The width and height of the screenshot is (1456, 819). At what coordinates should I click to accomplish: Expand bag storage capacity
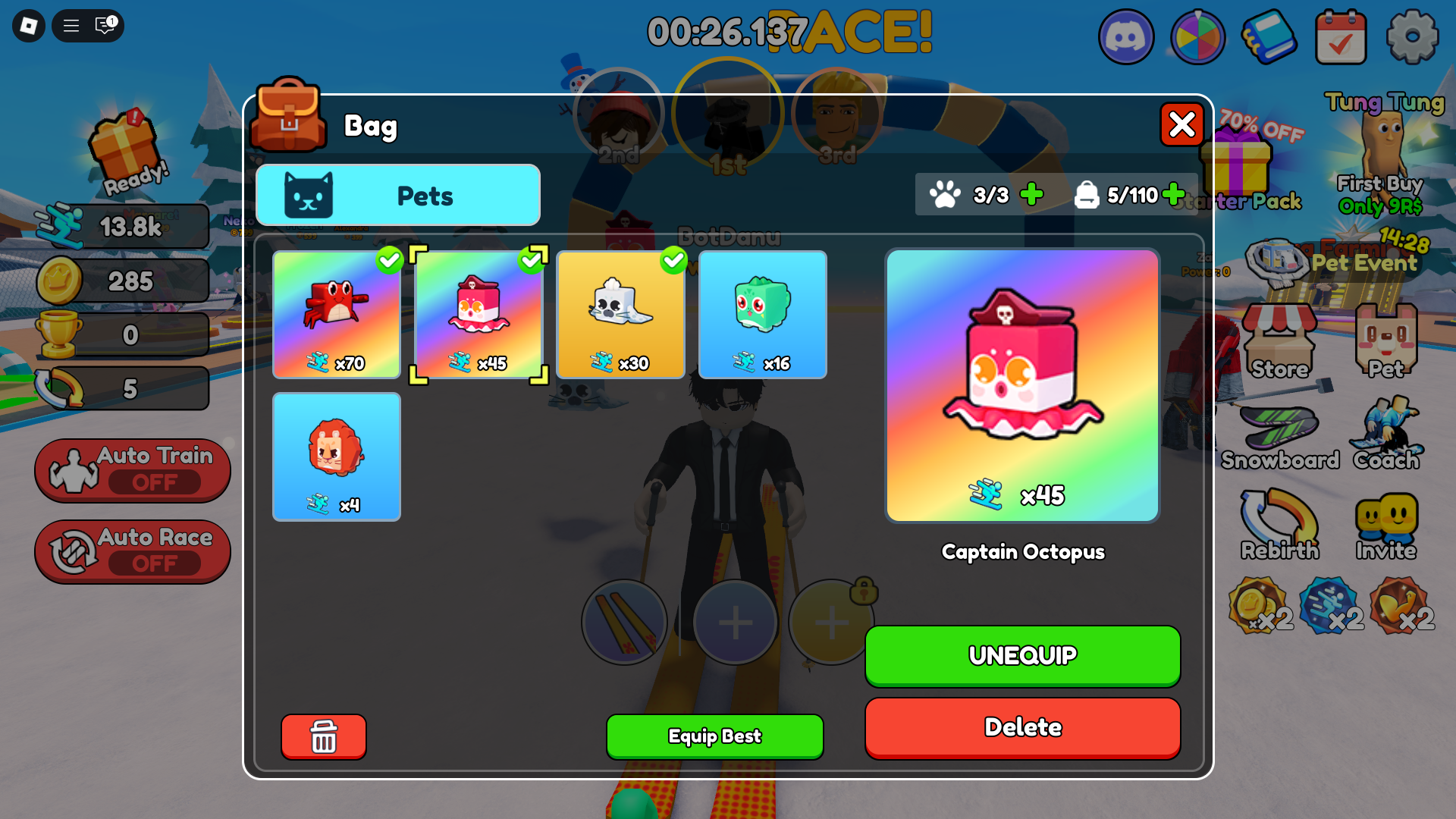point(1173,195)
